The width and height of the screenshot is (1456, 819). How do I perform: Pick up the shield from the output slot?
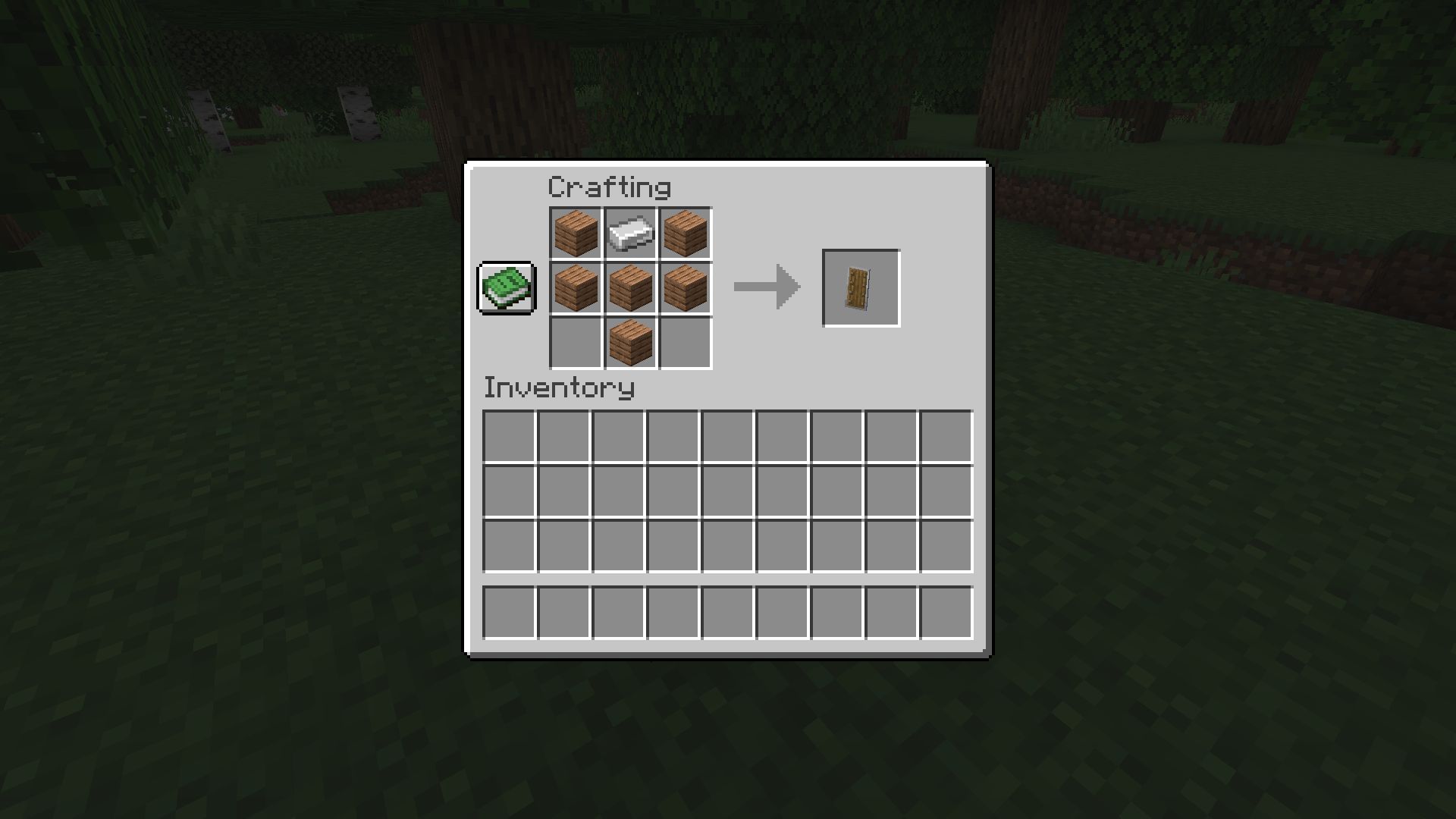(x=860, y=287)
